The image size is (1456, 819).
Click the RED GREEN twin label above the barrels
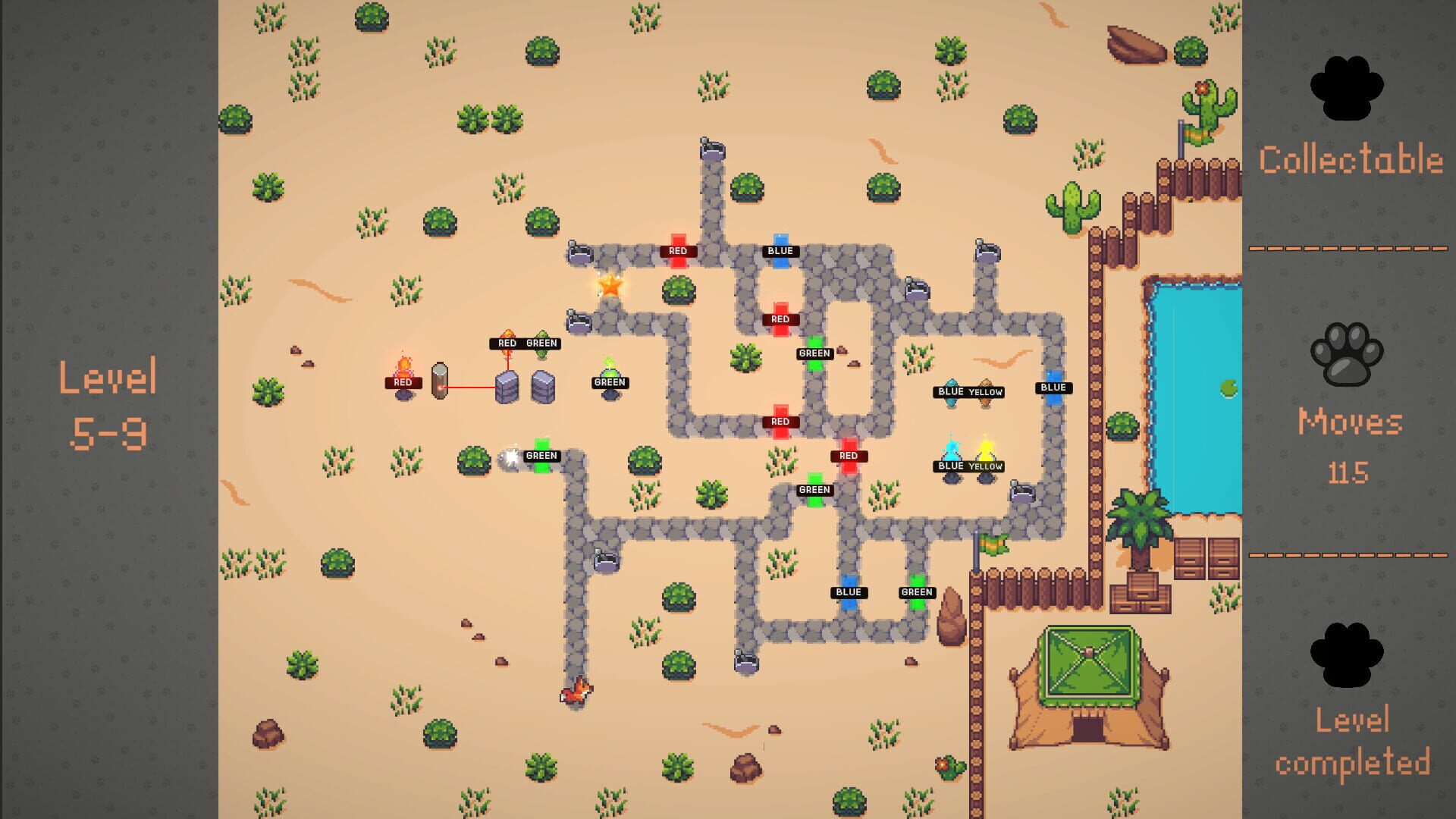click(x=525, y=344)
